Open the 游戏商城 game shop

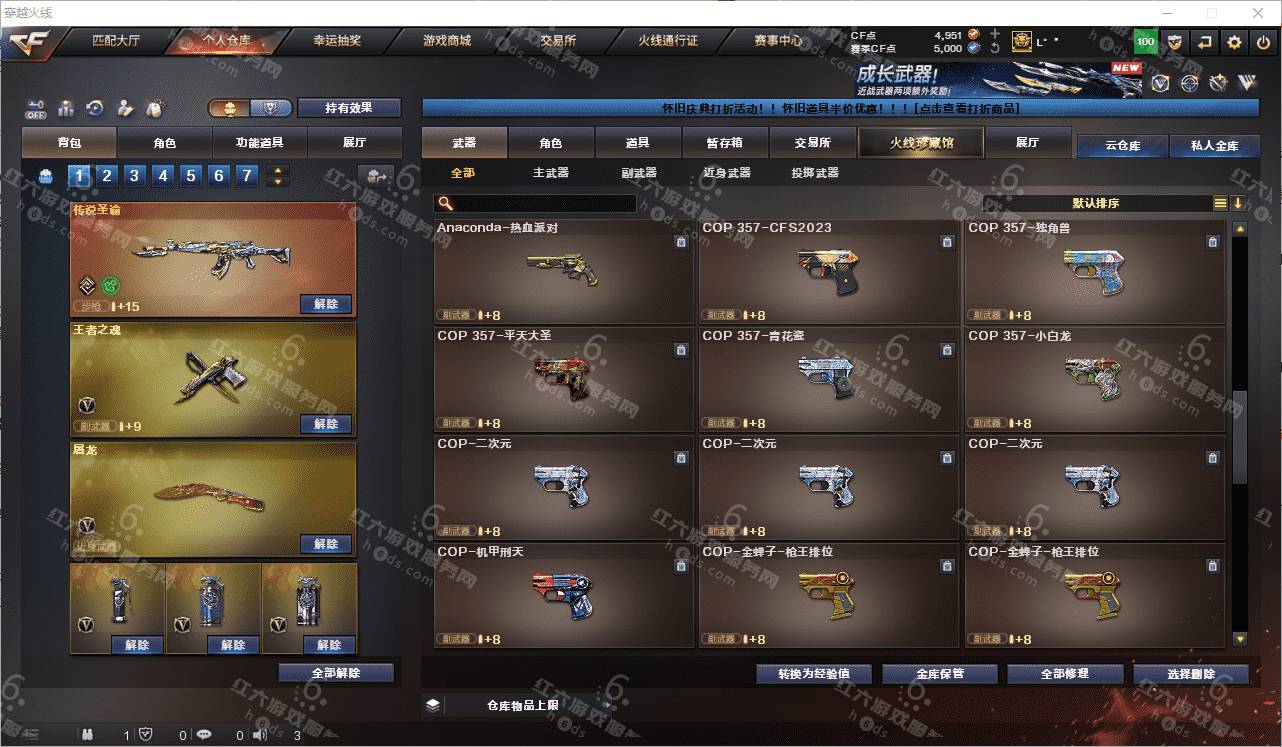[x=446, y=41]
